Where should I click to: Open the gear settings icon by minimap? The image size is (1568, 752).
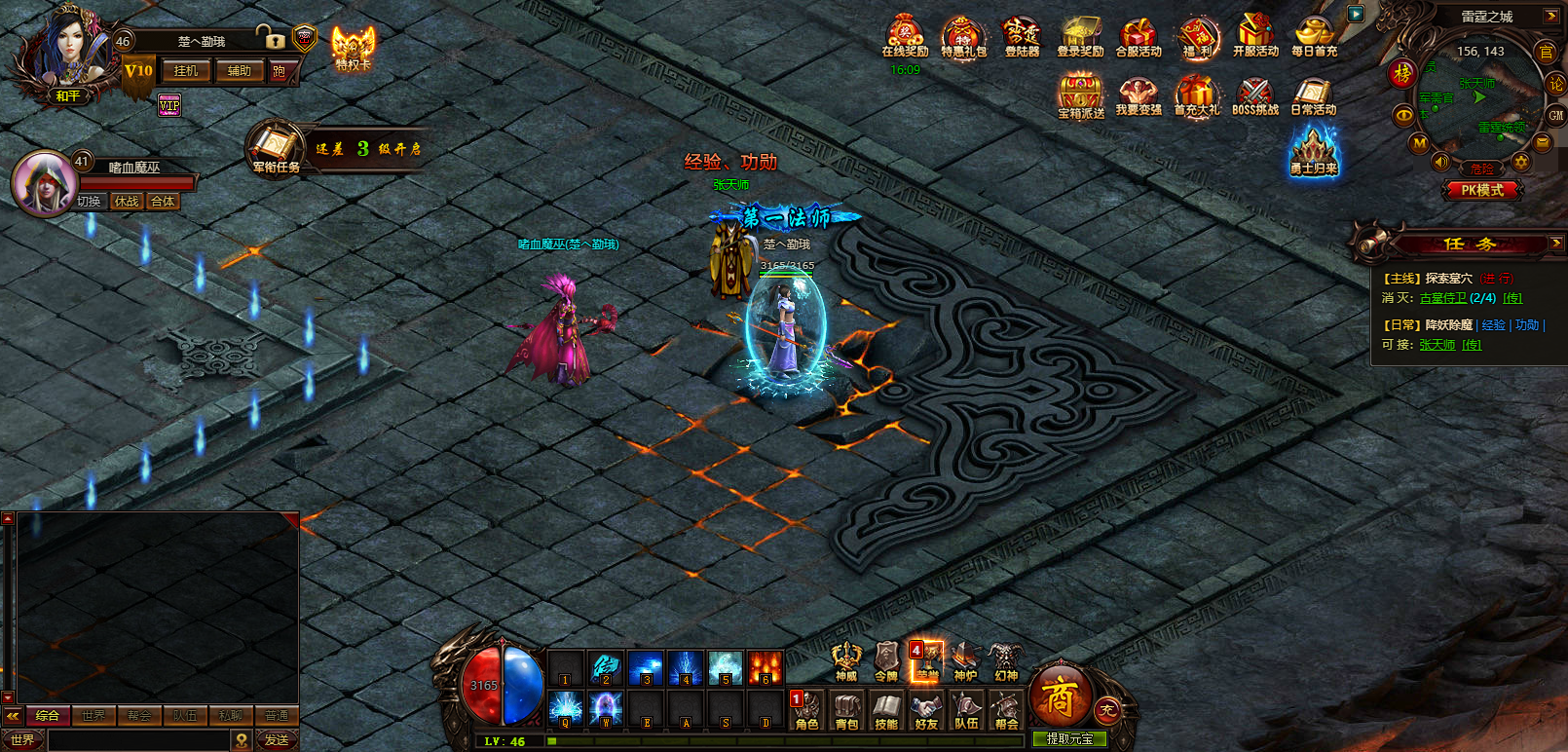1520,163
